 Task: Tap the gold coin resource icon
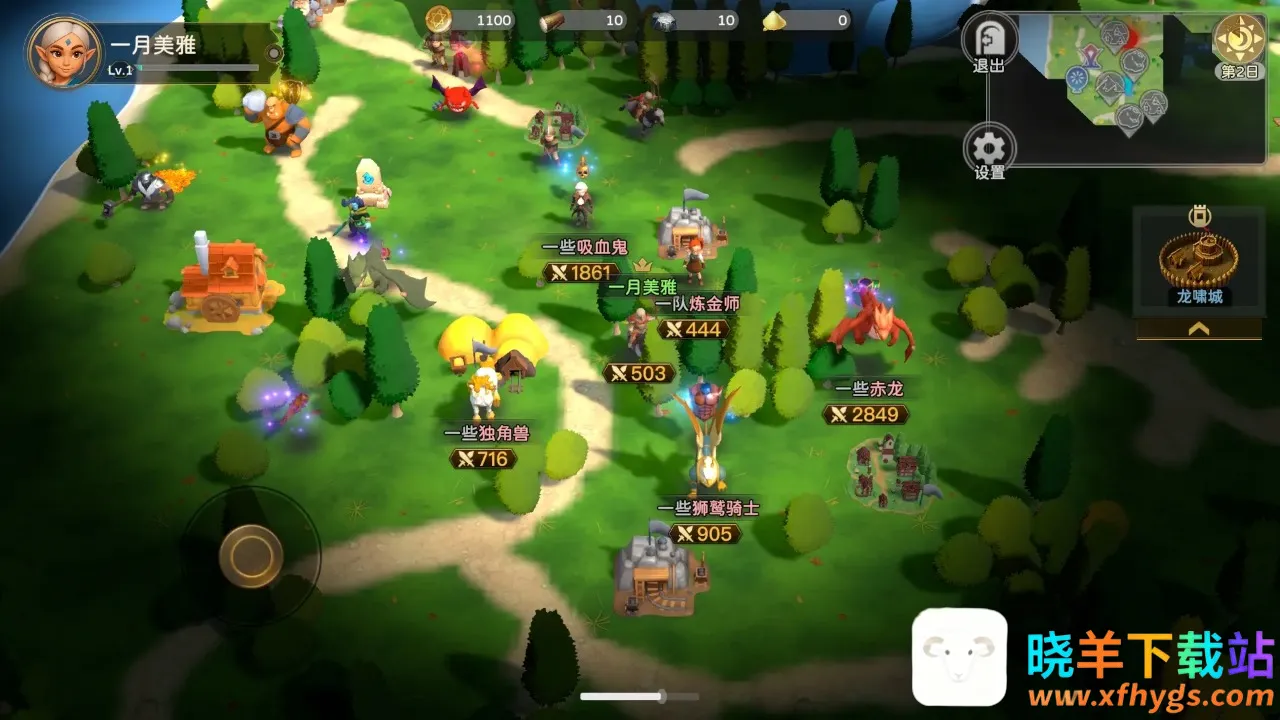[x=438, y=19]
